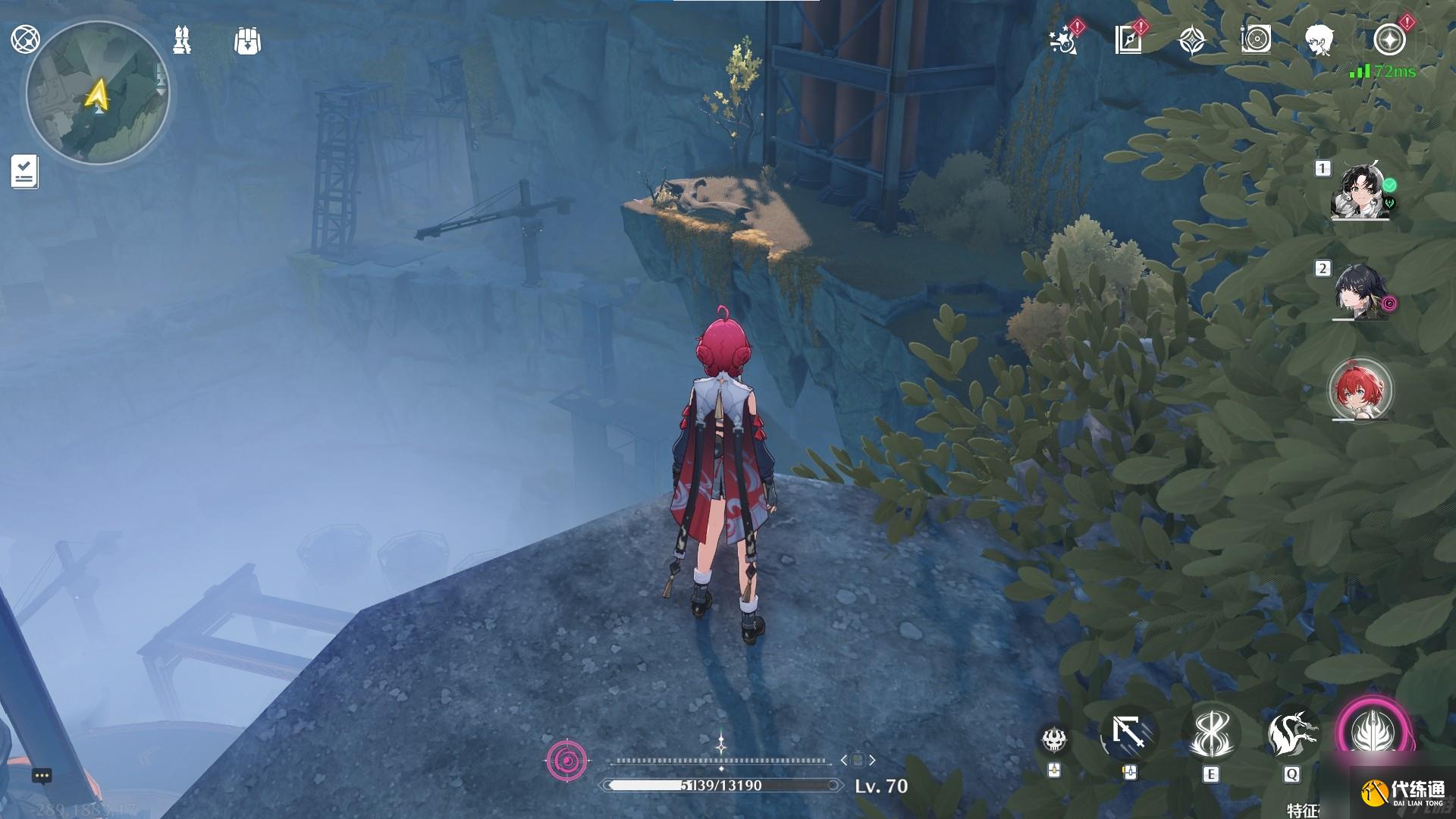This screenshot has width=1456, height=819.
Task: Open the quest checklist panel
Action: [x=24, y=171]
